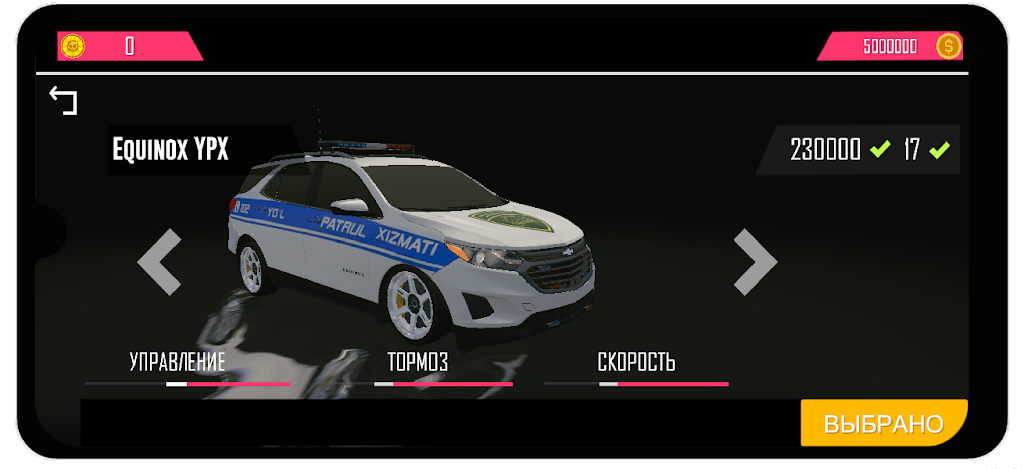Tap the gold coin icon
The width and height of the screenshot is (1024, 469).
point(949,46)
